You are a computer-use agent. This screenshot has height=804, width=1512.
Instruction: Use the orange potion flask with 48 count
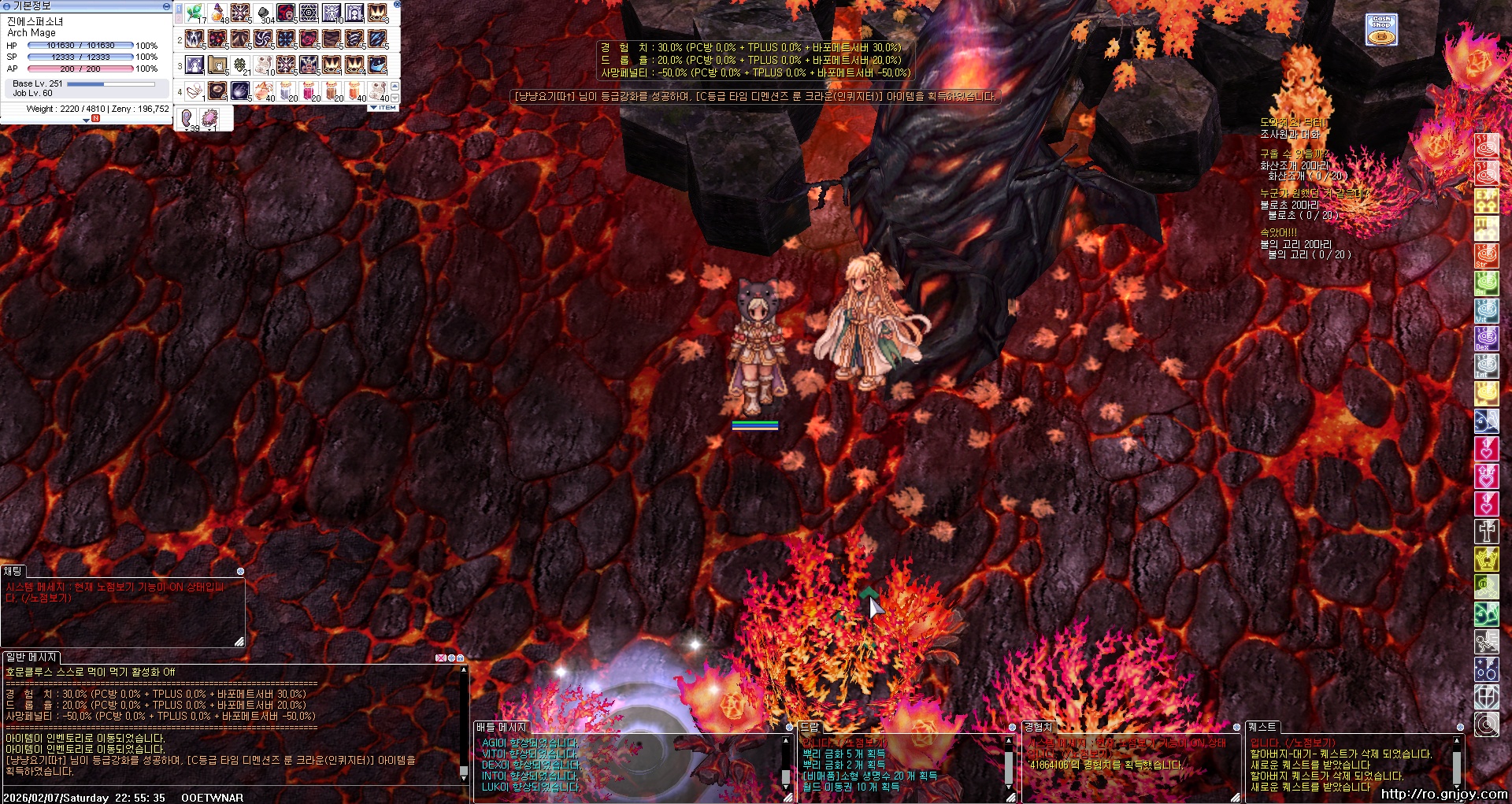(217, 13)
